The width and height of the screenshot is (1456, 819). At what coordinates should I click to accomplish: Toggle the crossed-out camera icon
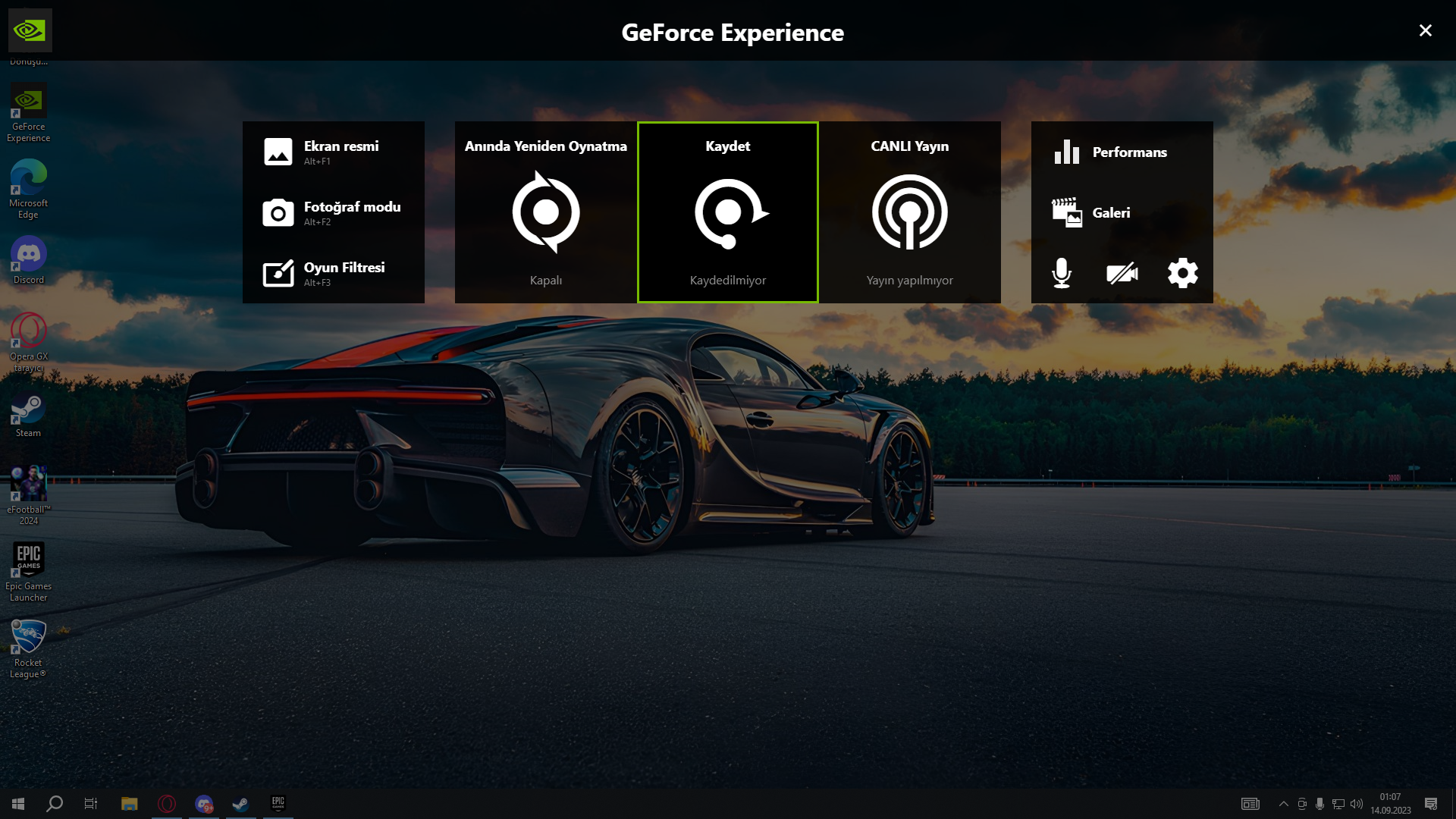pos(1122,273)
